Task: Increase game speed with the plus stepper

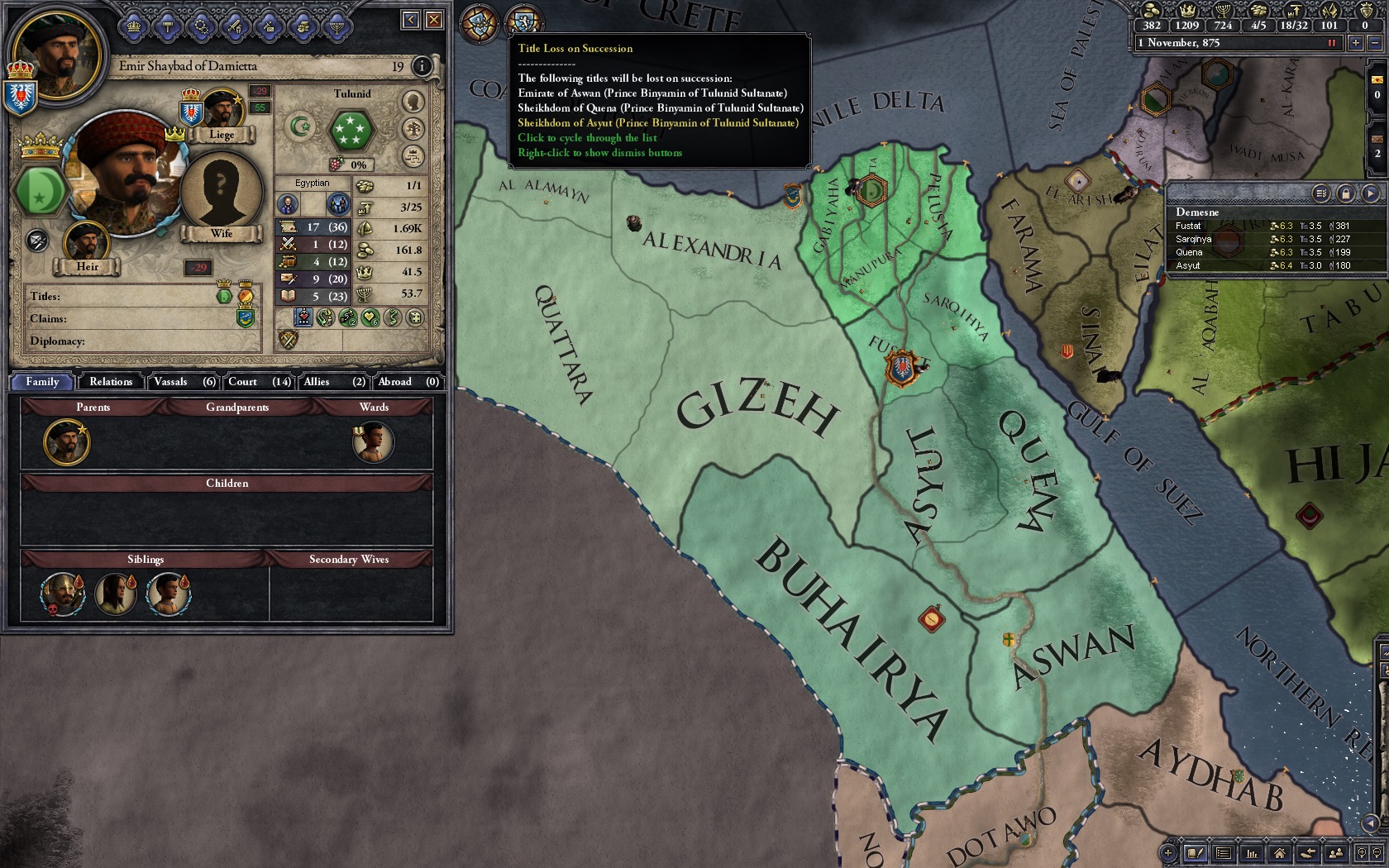Action: (1356, 43)
